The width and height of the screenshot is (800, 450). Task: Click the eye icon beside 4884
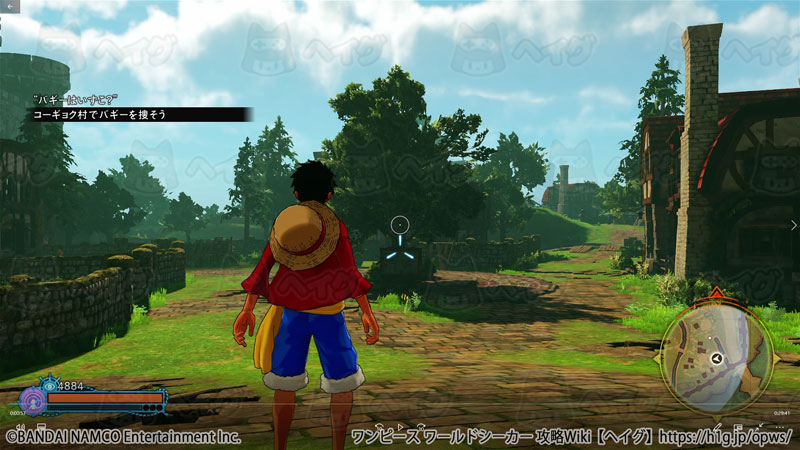click(x=49, y=385)
